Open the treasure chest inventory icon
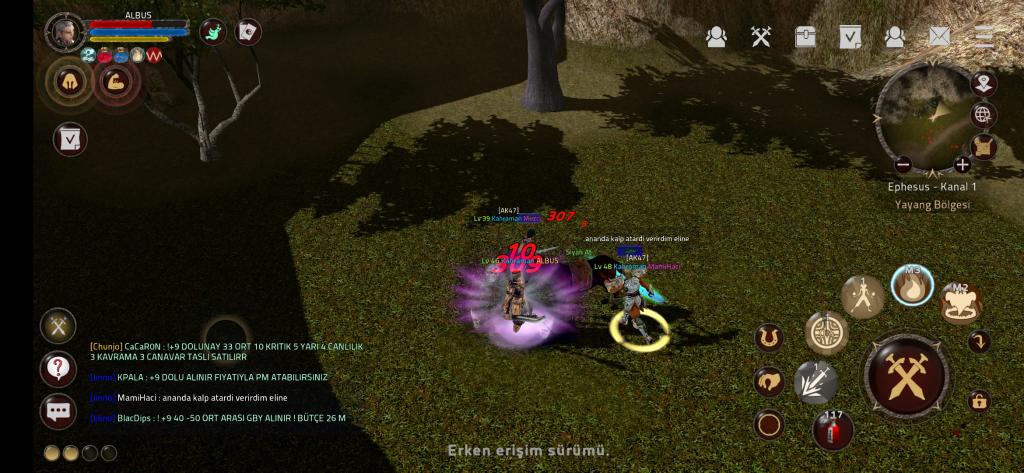 806,37
